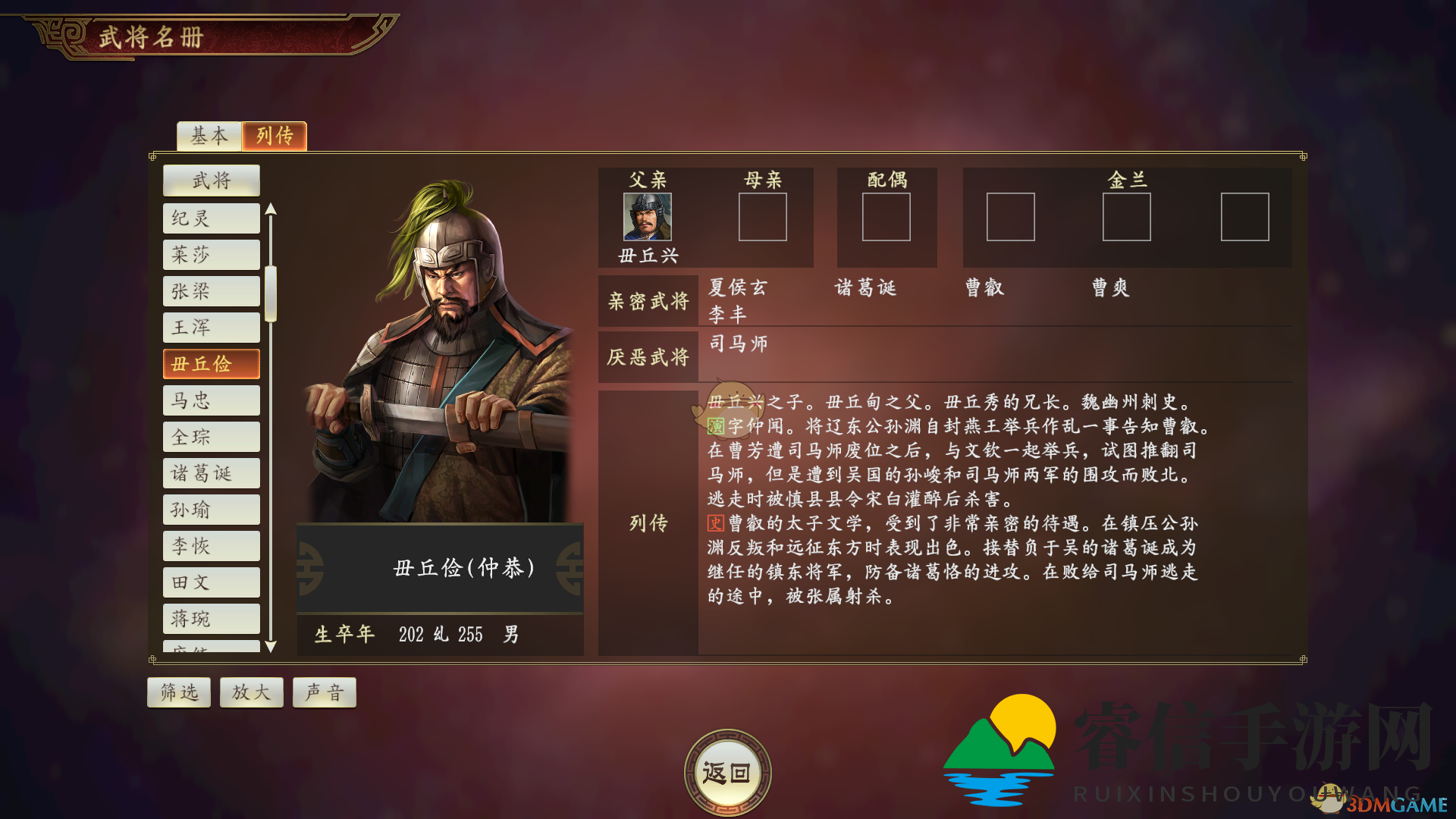Show 诸葛诞 from the officer list

click(x=212, y=473)
